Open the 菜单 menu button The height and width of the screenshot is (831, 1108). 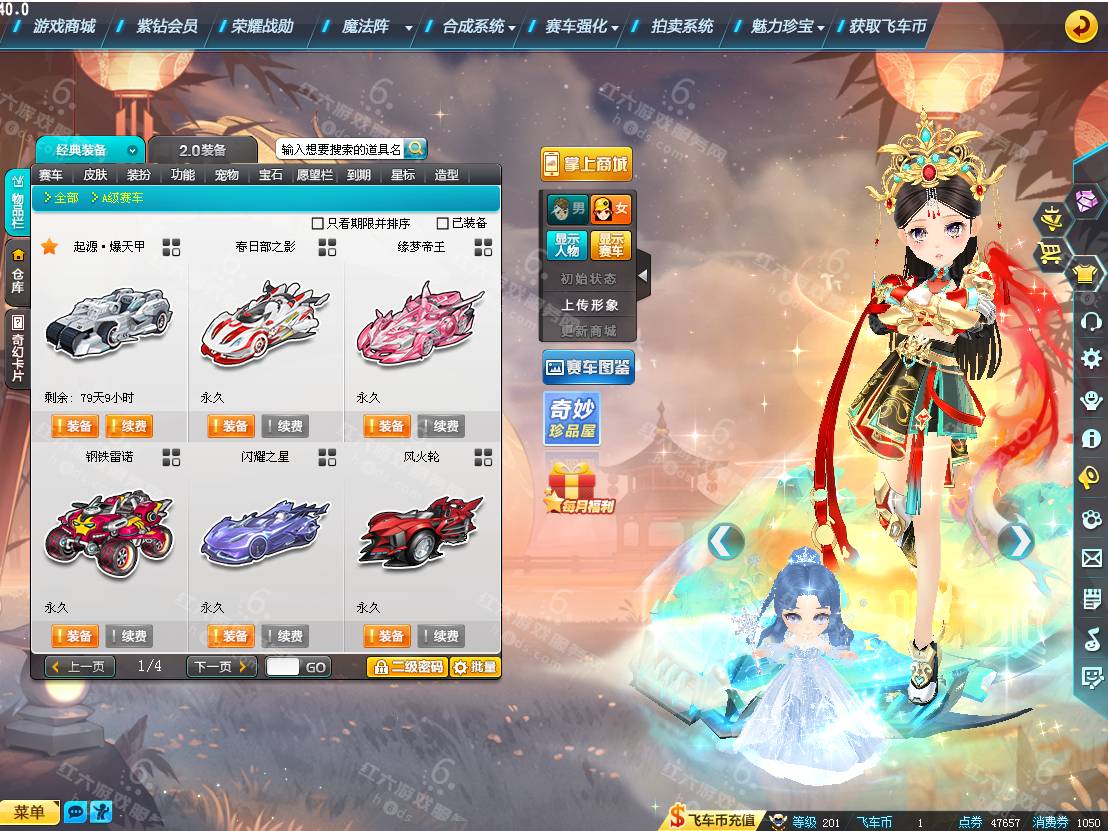pyautogui.click(x=30, y=812)
